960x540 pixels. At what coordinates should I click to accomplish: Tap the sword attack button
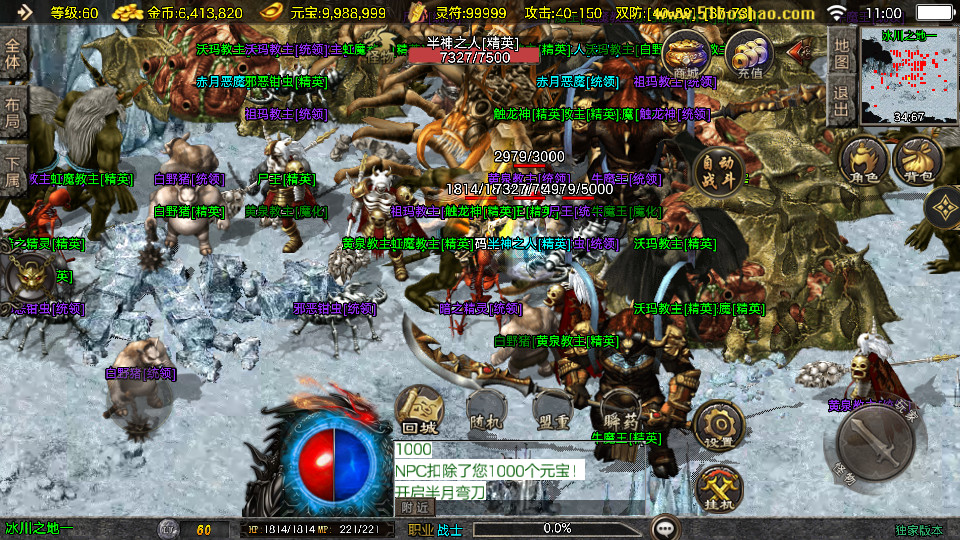pos(876,442)
